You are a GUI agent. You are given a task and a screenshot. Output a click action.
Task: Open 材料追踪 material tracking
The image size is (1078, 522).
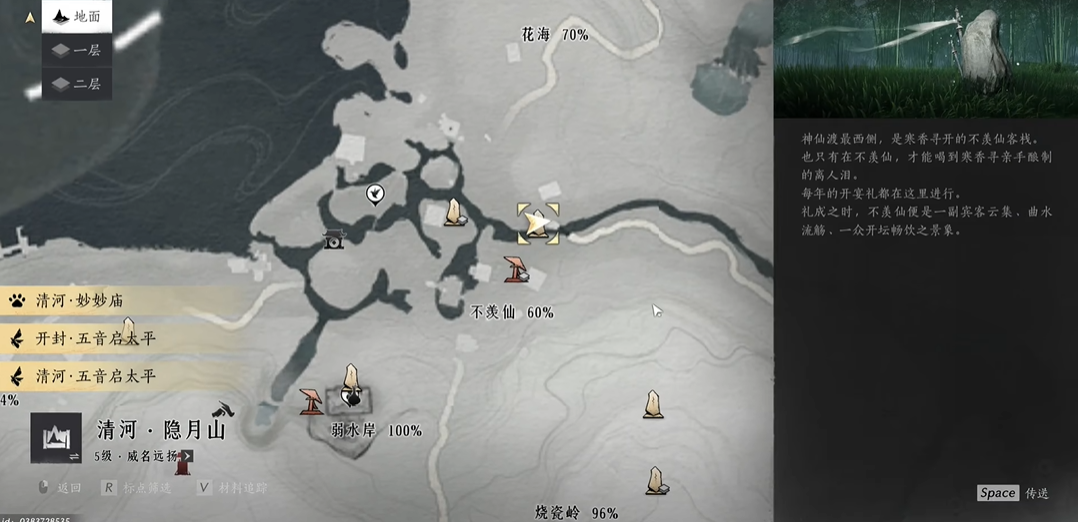point(233,488)
